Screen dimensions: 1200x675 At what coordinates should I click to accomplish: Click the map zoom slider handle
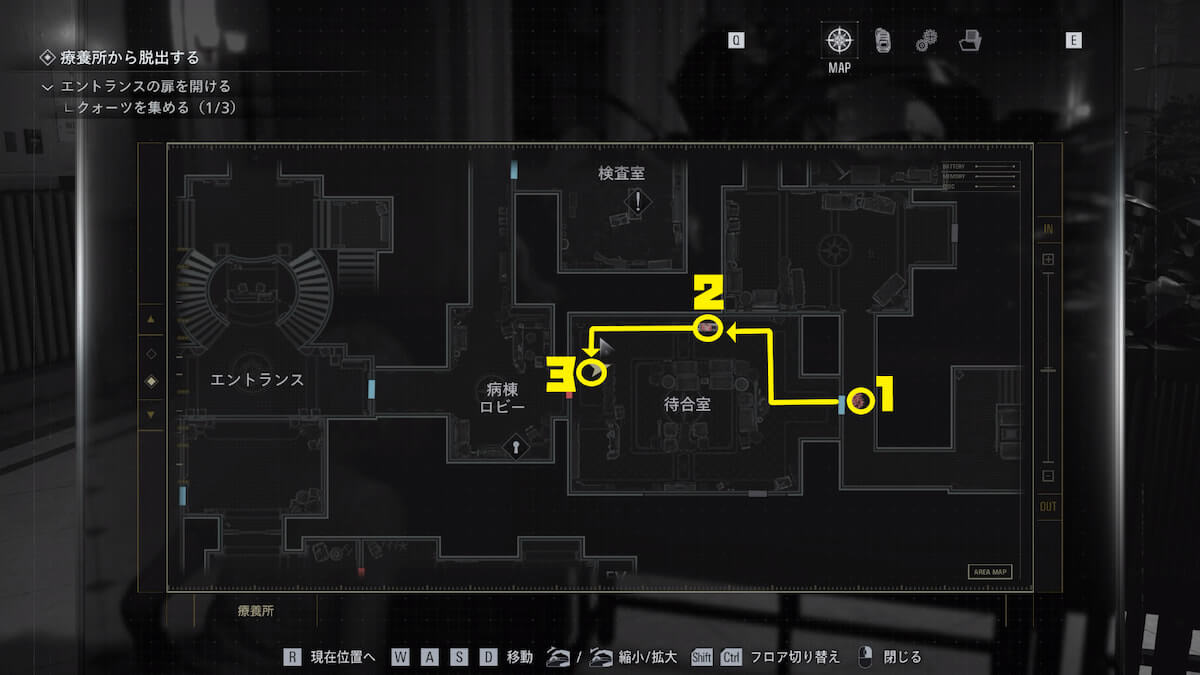click(x=1048, y=368)
